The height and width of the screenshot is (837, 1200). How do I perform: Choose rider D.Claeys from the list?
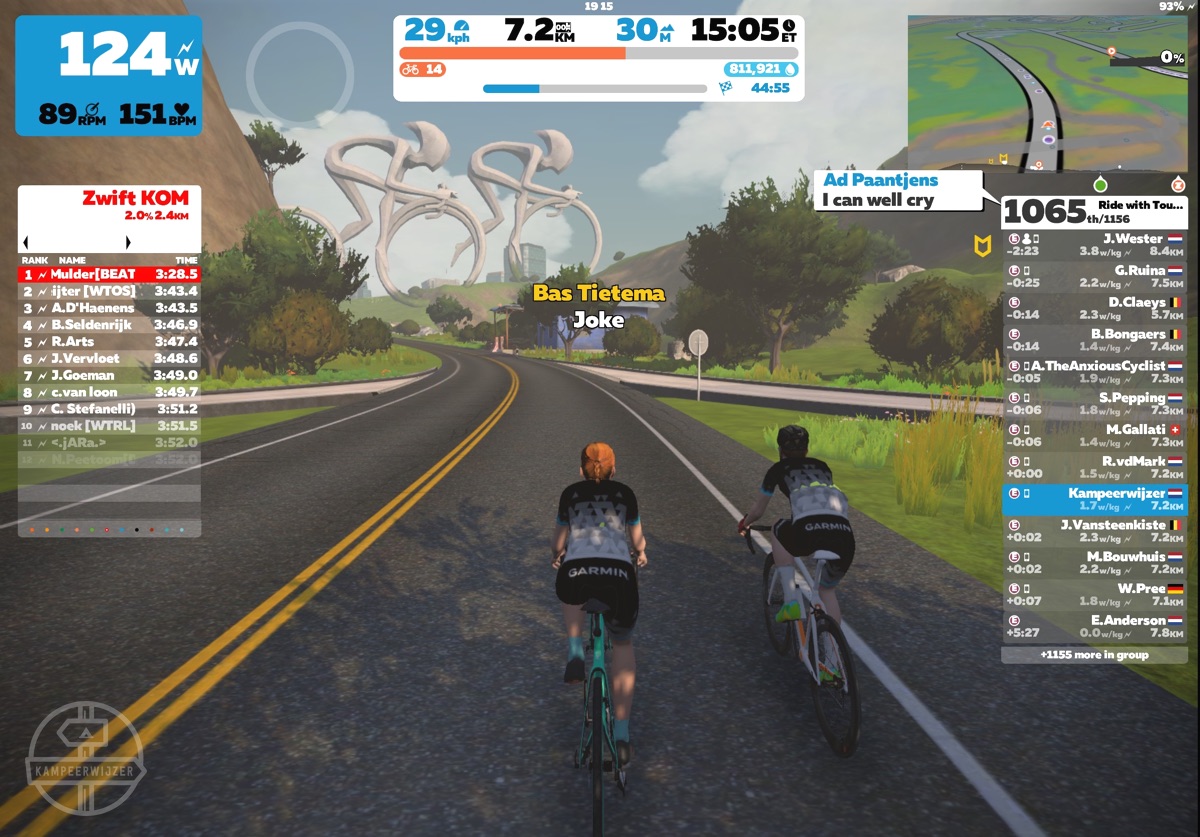pos(1094,308)
